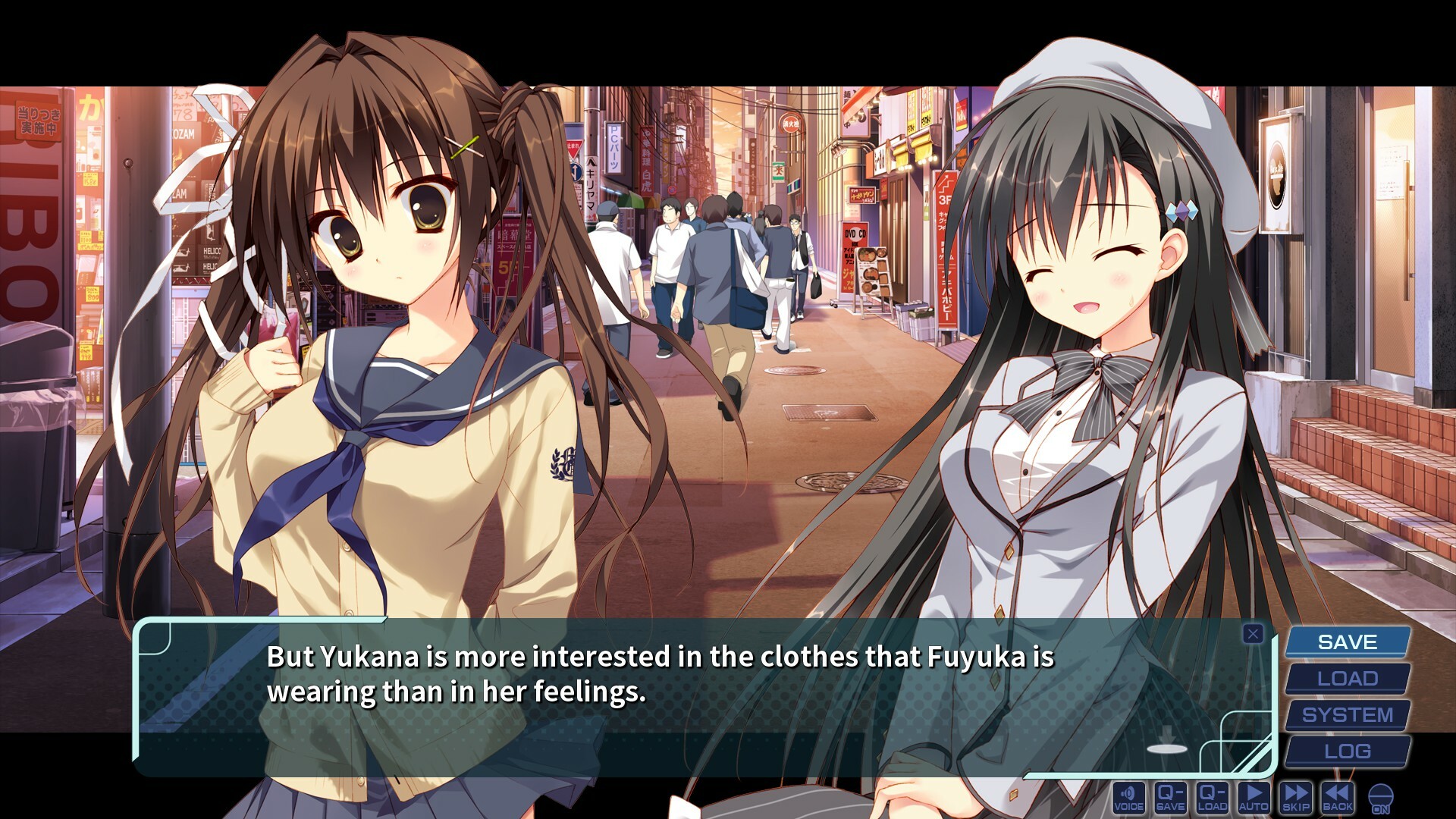Quick load with the Q-LOAD icon
This screenshot has height=819, width=1456.
click(x=1212, y=797)
